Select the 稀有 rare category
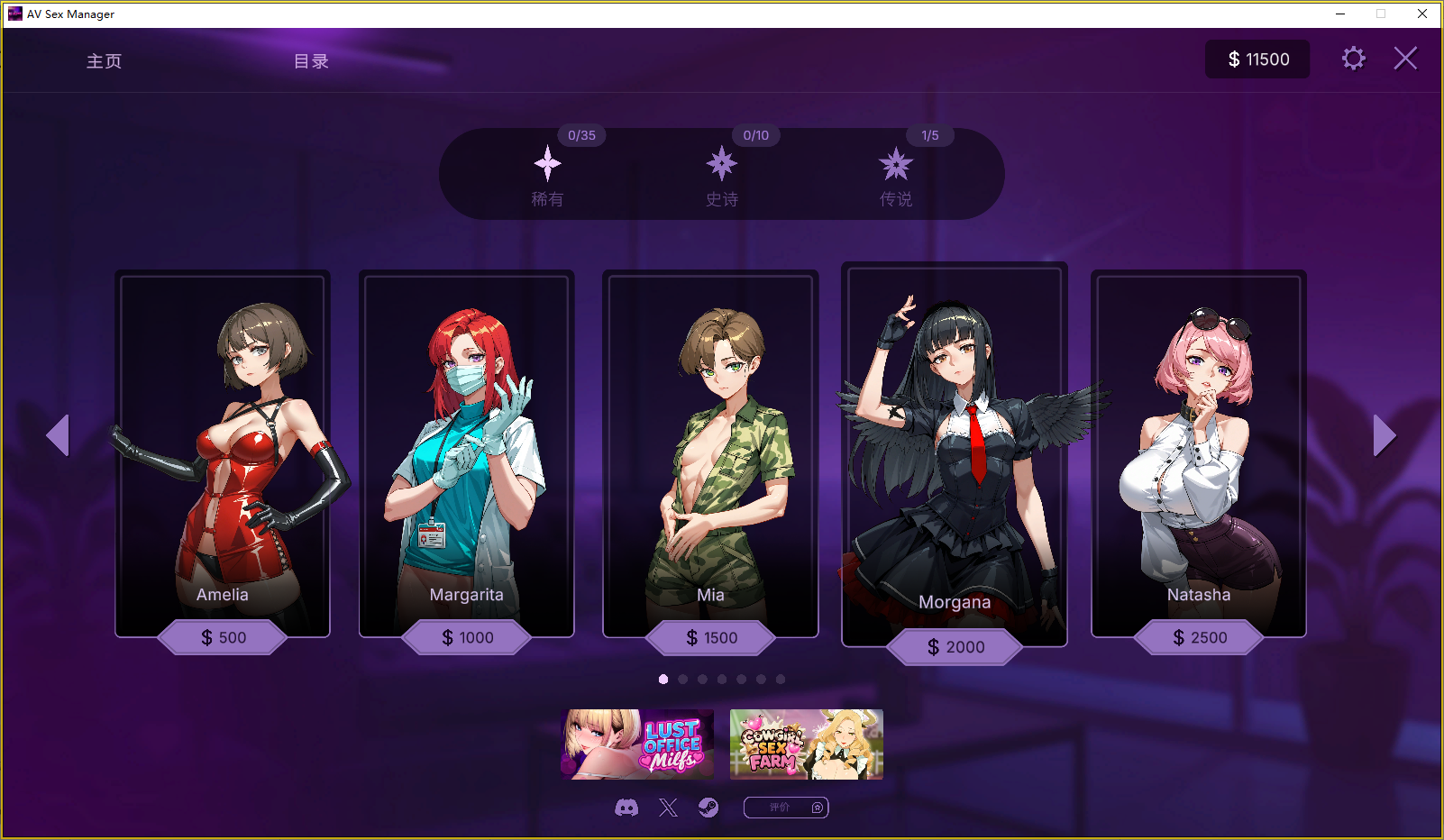 pos(547,176)
